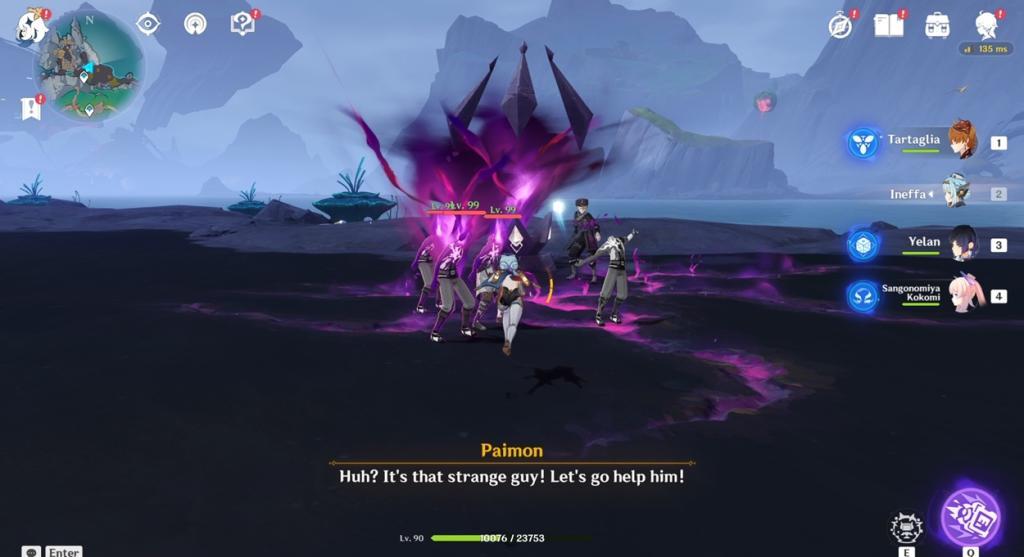Activate the purple elemental burst ability
This screenshot has height=557, width=1024.
point(970,518)
